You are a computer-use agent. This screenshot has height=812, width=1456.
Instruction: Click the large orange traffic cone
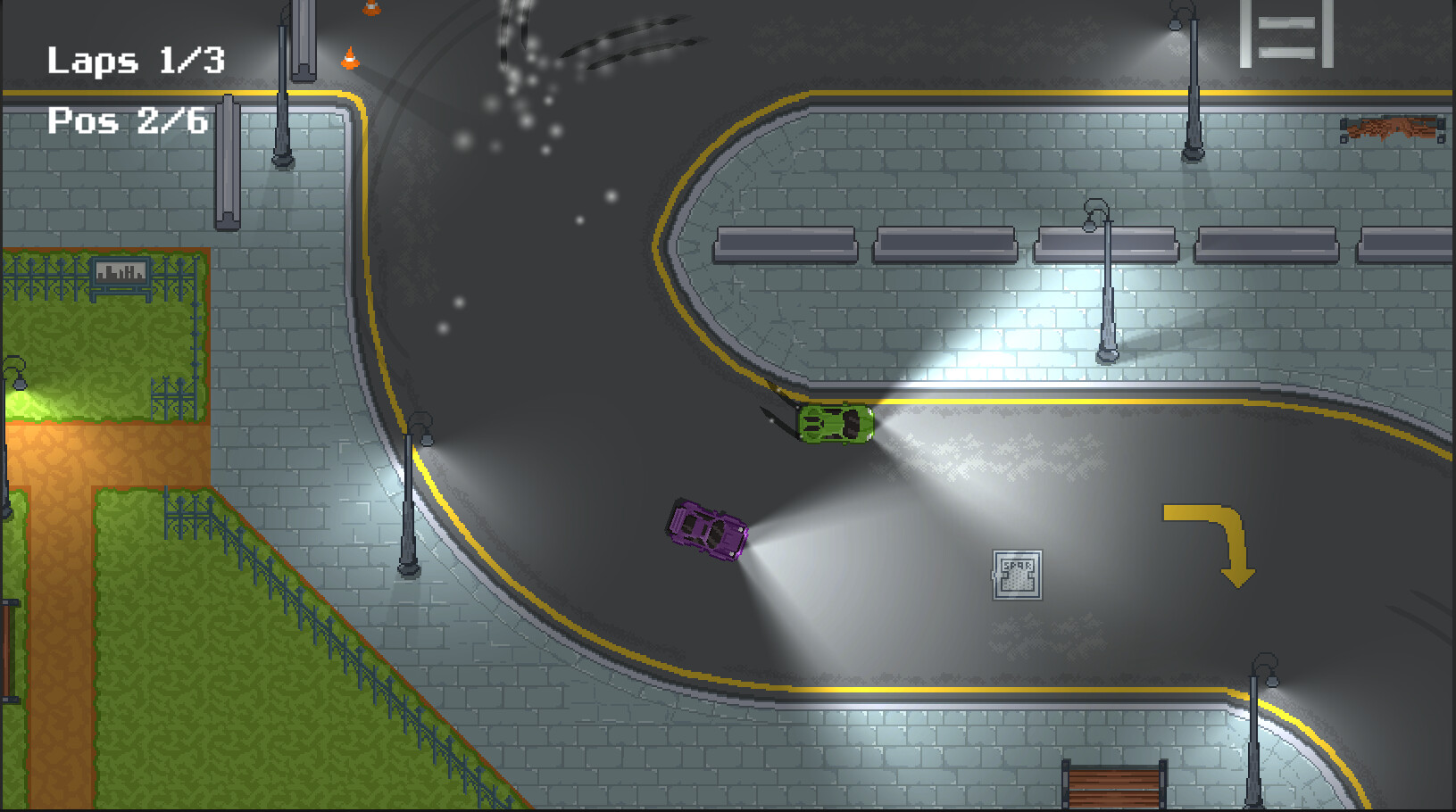[x=350, y=58]
